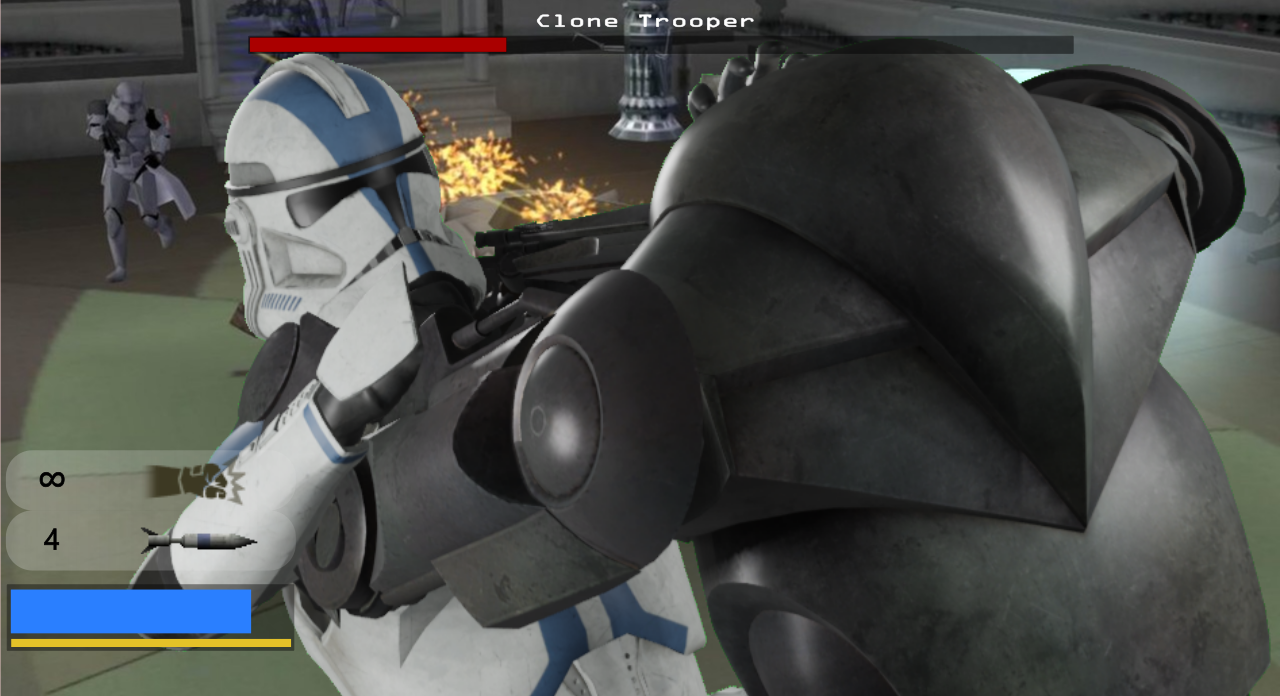The height and width of the screenshot is (696, 1280).
Task: Choose the rocket missile weapon slot
Action: tap(150, 541)
